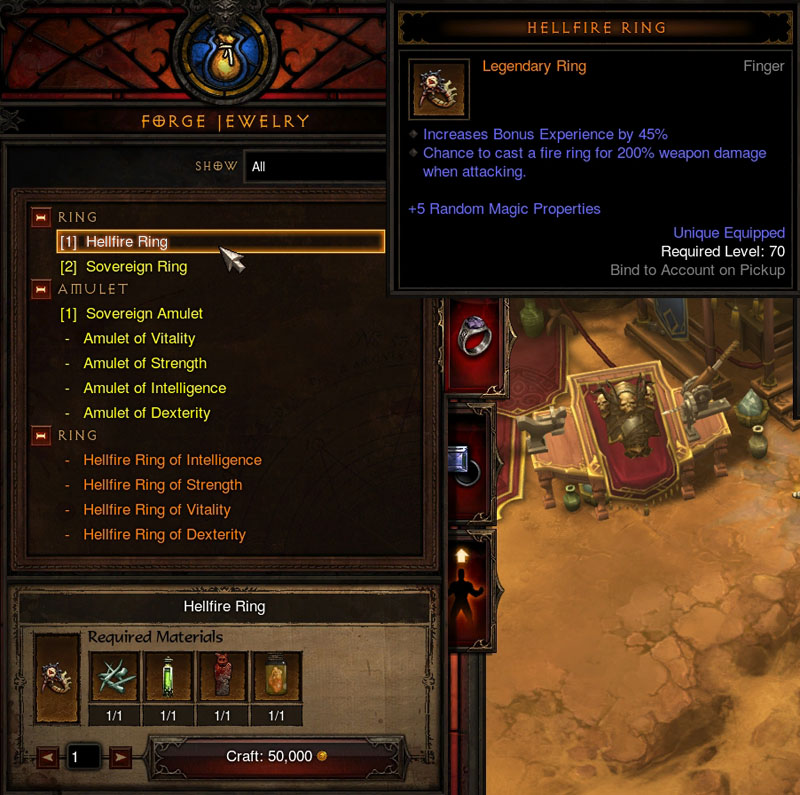Select the Sovereign Amulet recipe
The image size is (800, 795).
point(144,314)
